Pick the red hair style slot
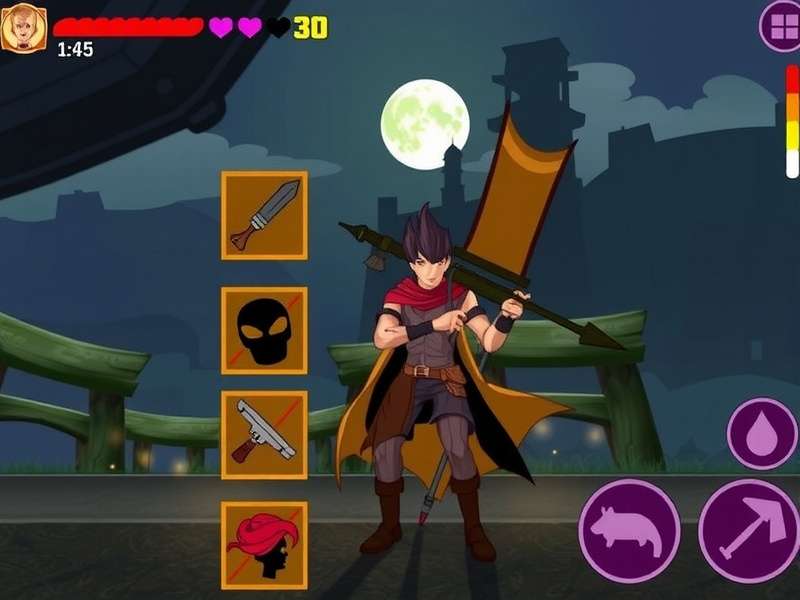Screen dimensions: 800x600 (264, 545)
